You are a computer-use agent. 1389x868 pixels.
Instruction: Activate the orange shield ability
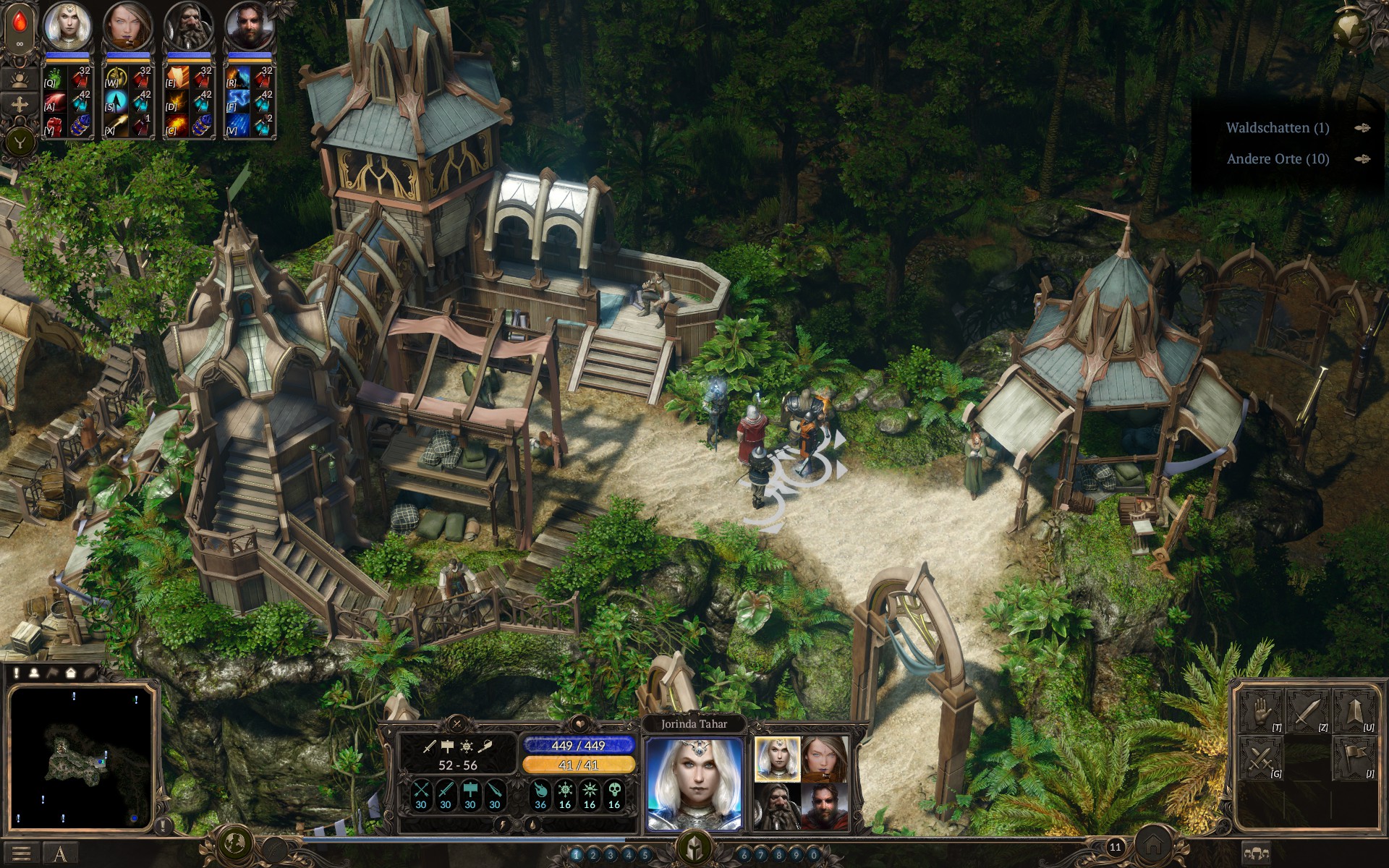[x=177, y=78]
